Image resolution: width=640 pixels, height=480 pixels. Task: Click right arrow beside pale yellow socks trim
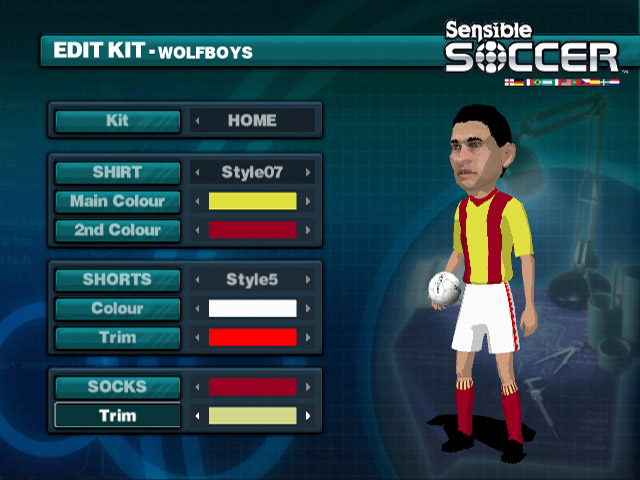coord(308,415)
